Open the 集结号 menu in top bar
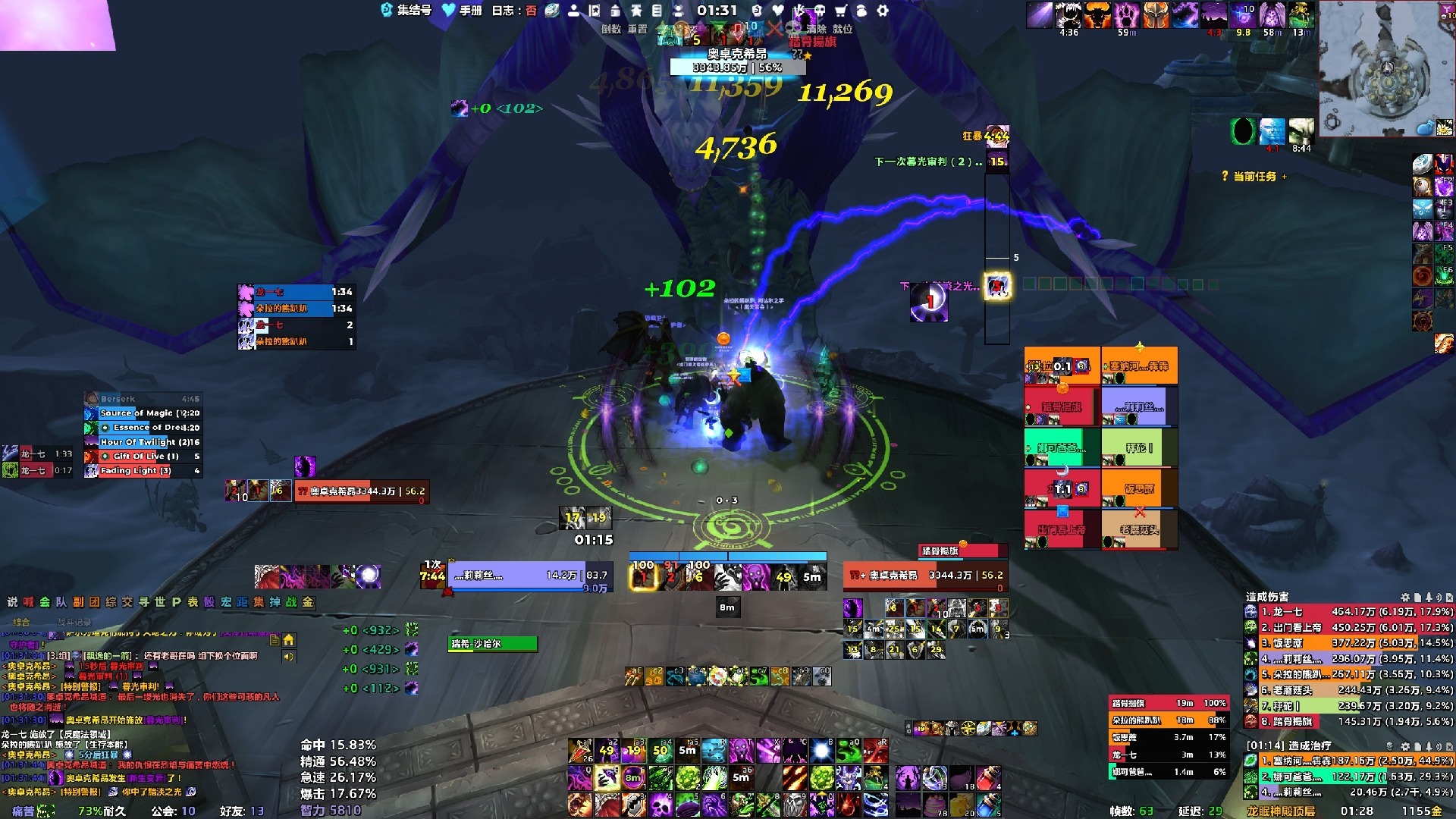The width and height of the screenshot is (1456, 819). pyautogui.click(x=406, y=11)
